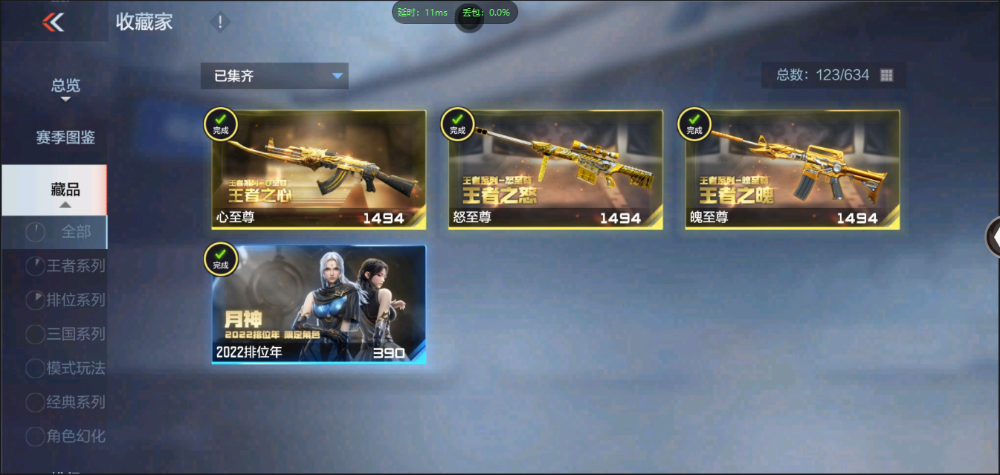1000x475 pixels.
Task: Open the 怒至尊 golden sniper collection card
Action: click(555, 170)
